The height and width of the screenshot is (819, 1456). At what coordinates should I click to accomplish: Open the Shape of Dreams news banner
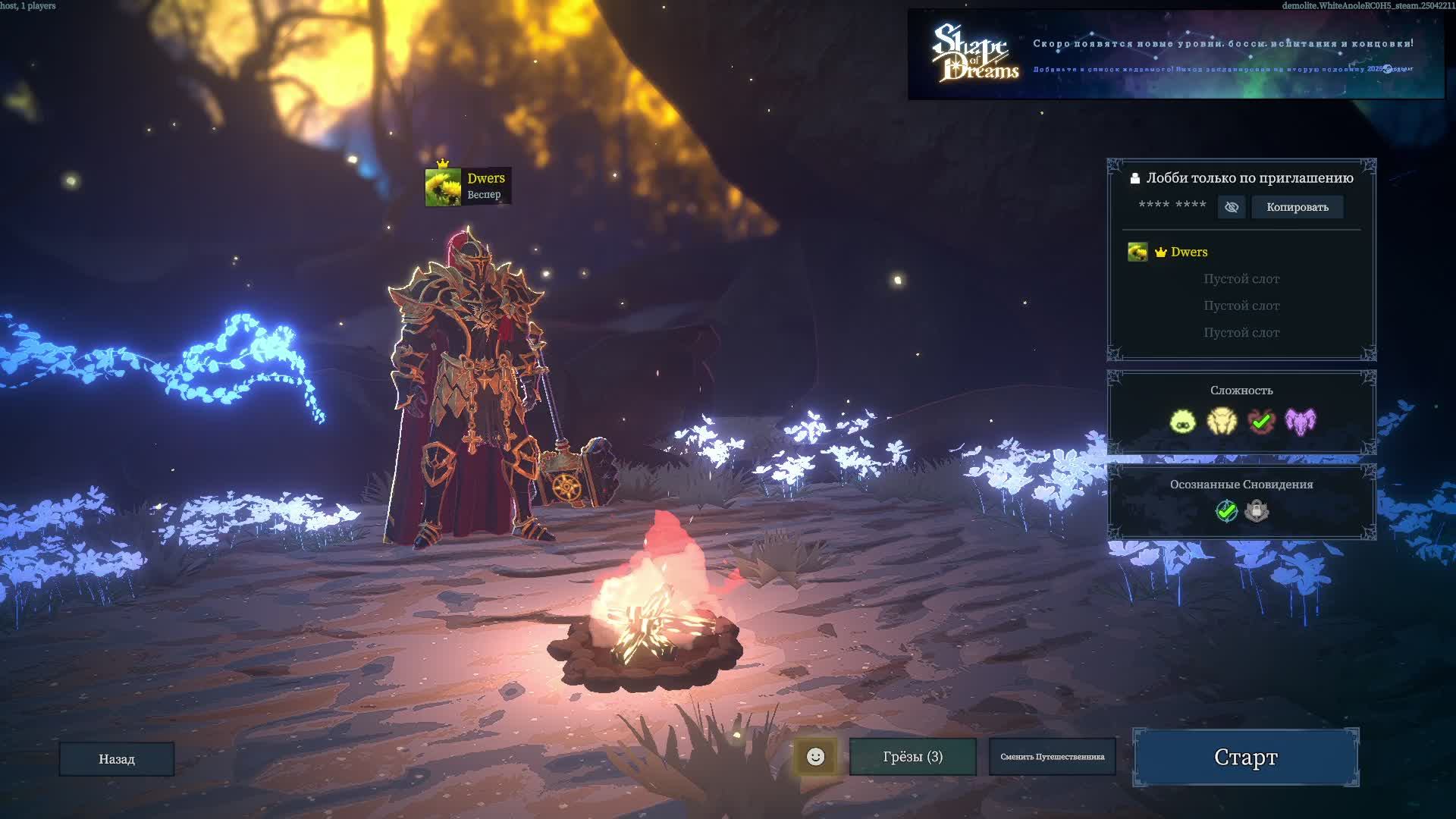tap(1175, 55)
